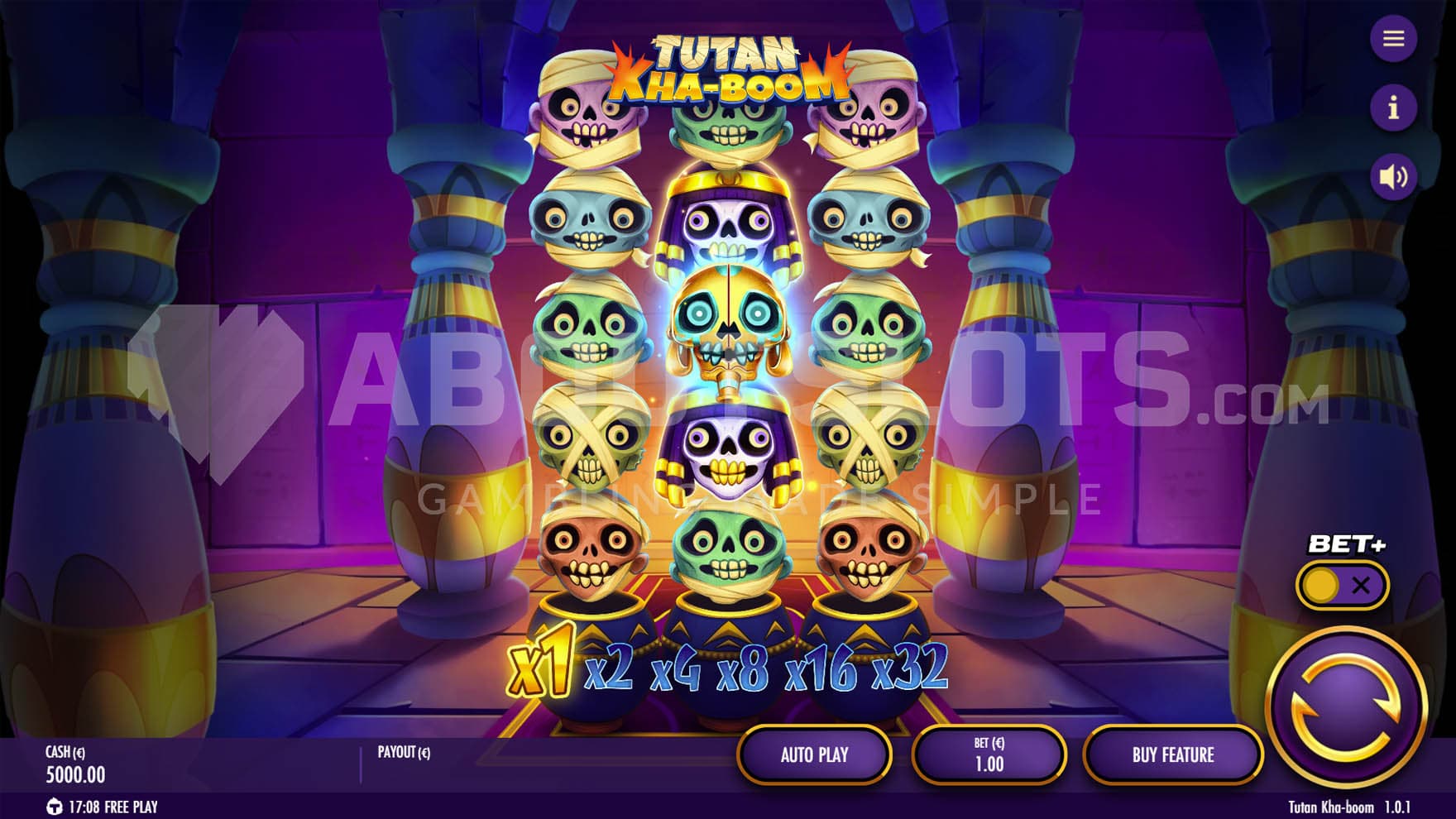
Task: Open the Buy Feature menu
Action: 1172,754
